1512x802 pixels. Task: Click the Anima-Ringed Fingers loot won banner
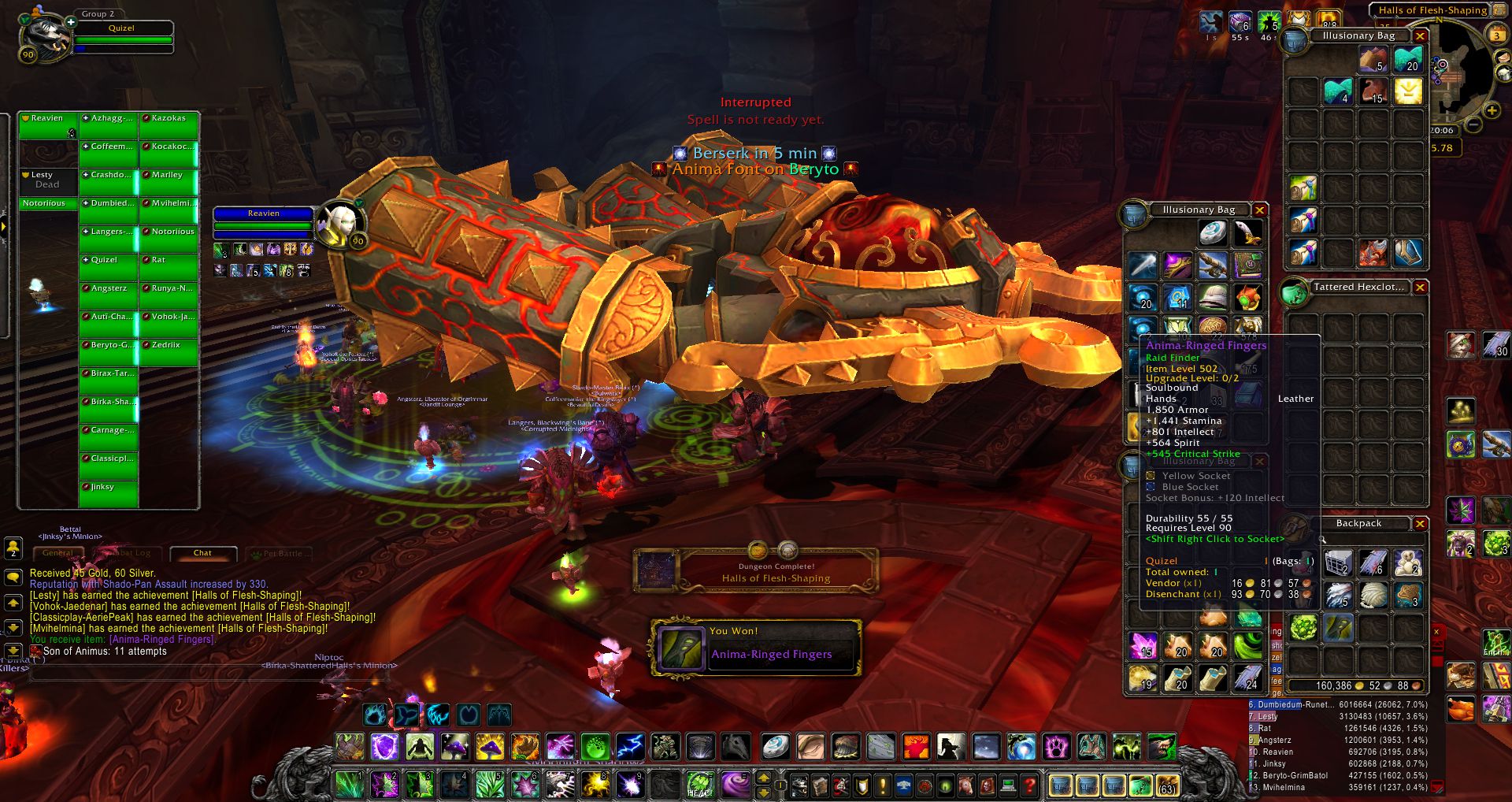[x=756, y=648]
